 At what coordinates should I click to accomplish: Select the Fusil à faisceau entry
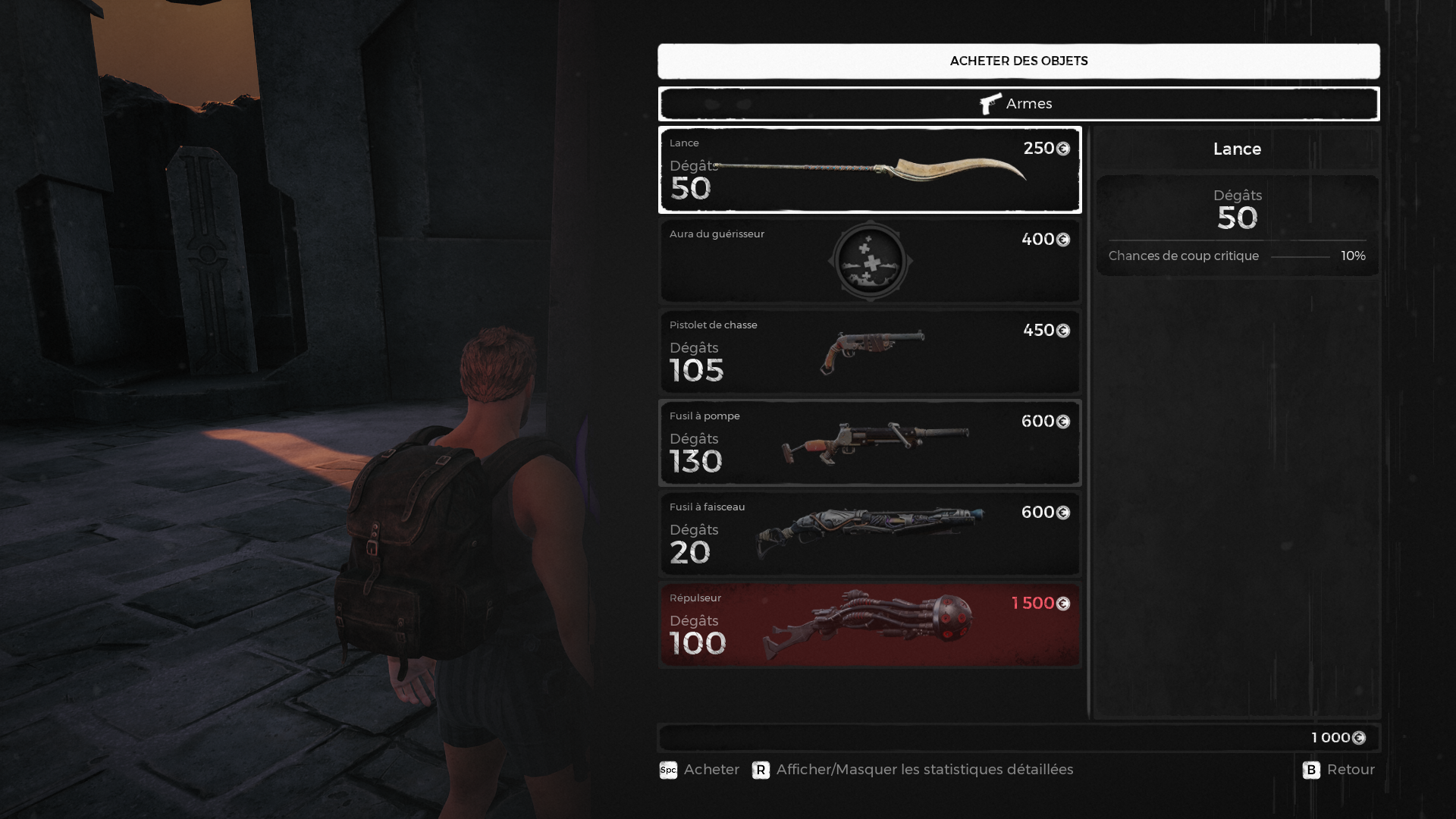click(x=870, y=534)
